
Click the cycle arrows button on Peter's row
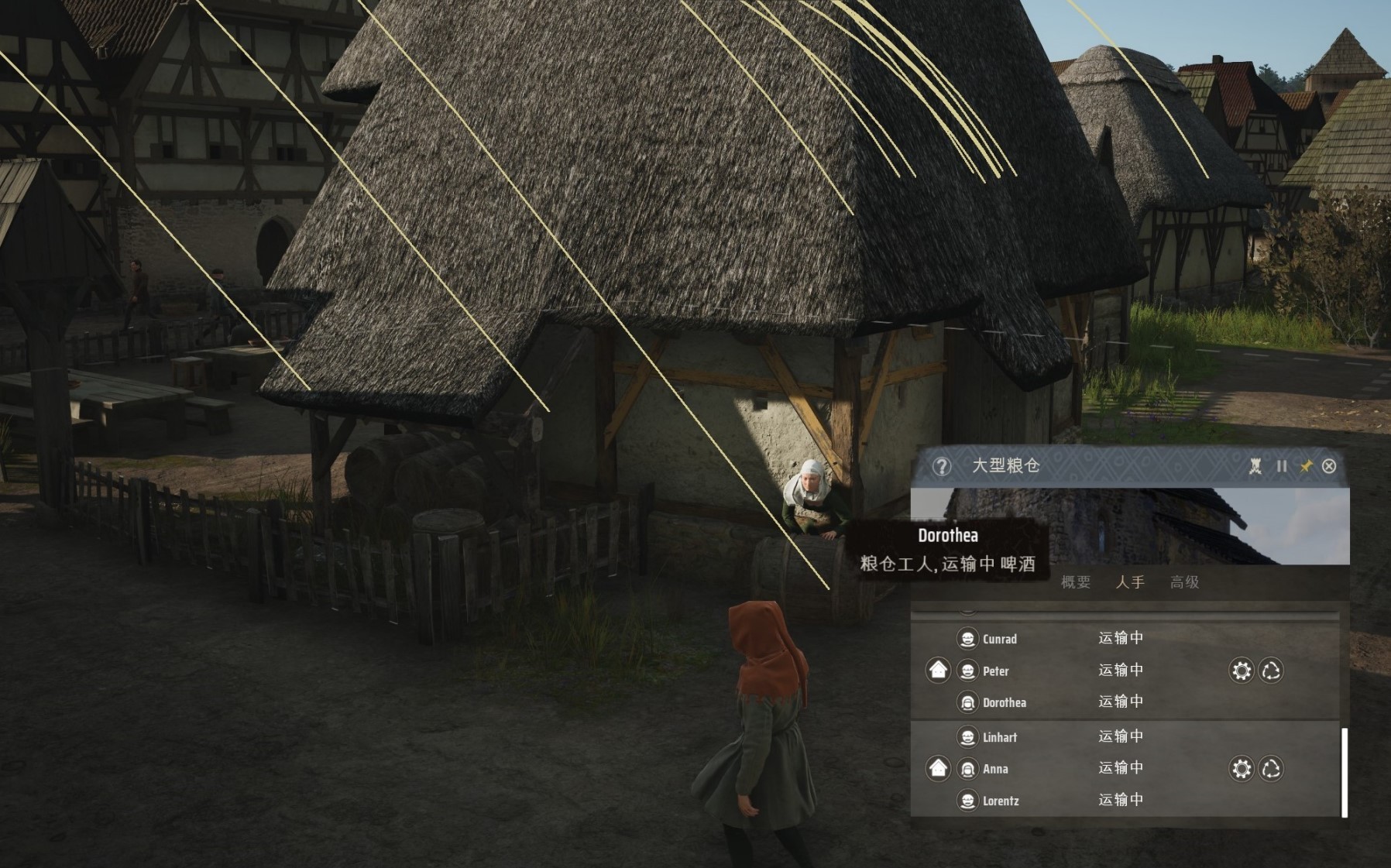[x=1271, y=671]
